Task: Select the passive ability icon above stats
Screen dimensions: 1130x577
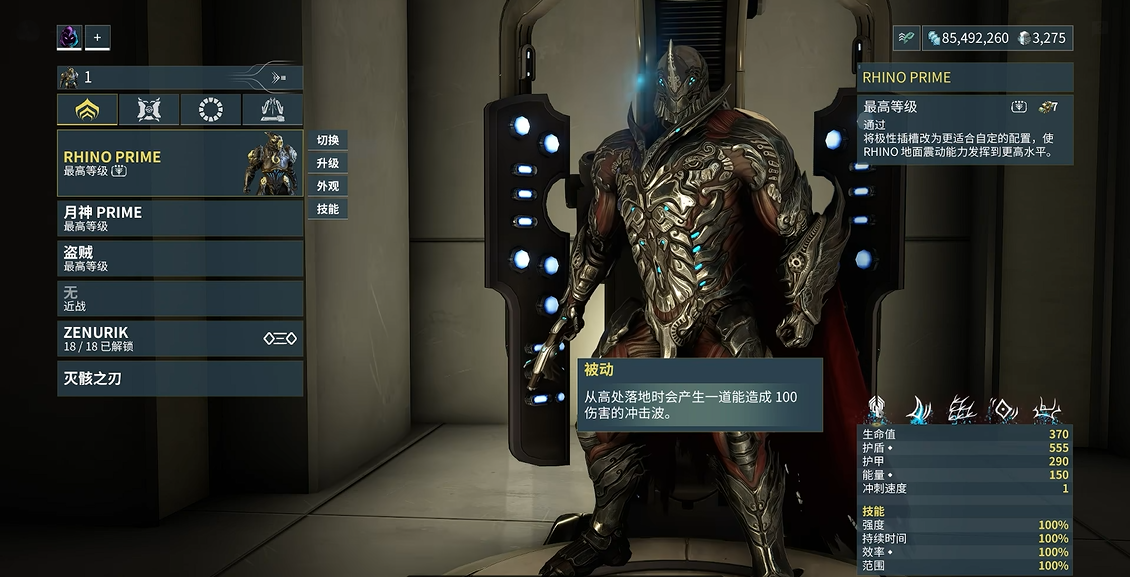Action: tap(877, 409)
